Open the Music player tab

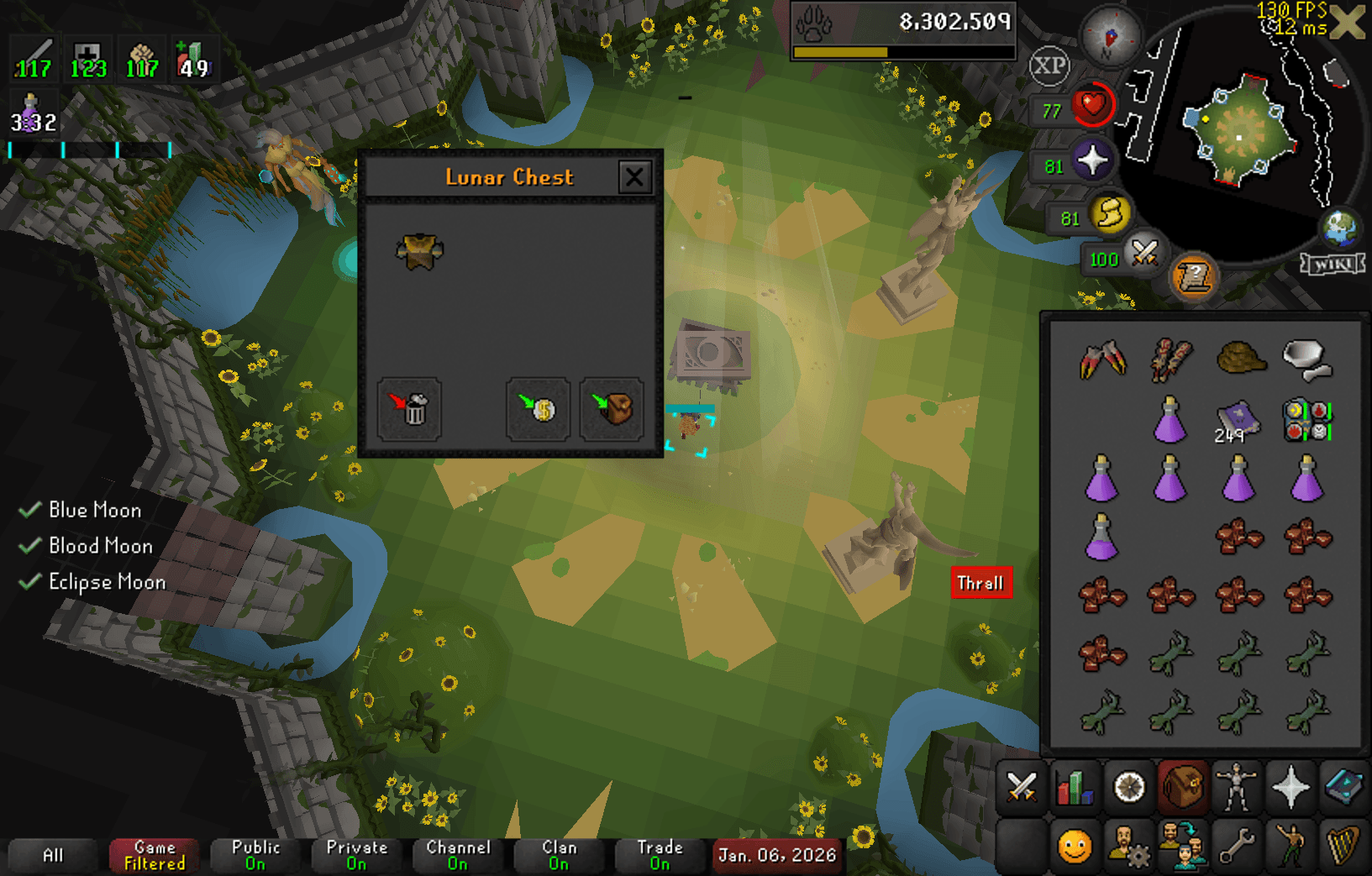pos(1344,842)
